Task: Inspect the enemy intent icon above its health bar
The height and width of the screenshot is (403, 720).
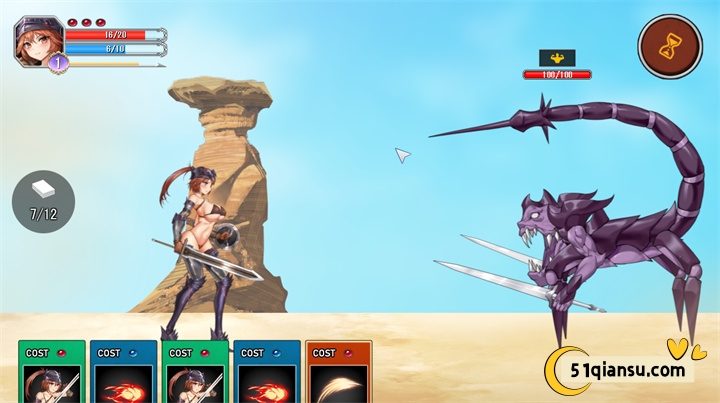Action: 557,58
